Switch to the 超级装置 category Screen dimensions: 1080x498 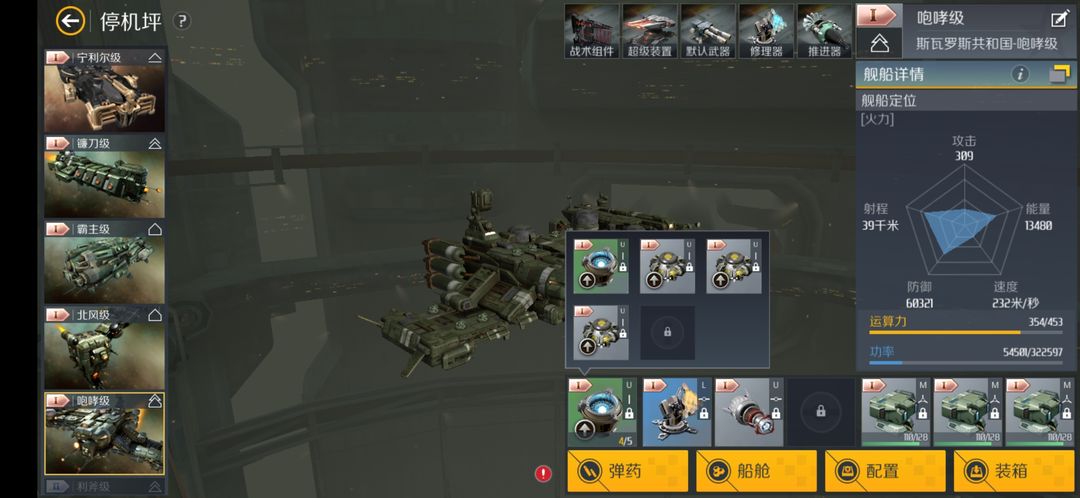[649, 31]
